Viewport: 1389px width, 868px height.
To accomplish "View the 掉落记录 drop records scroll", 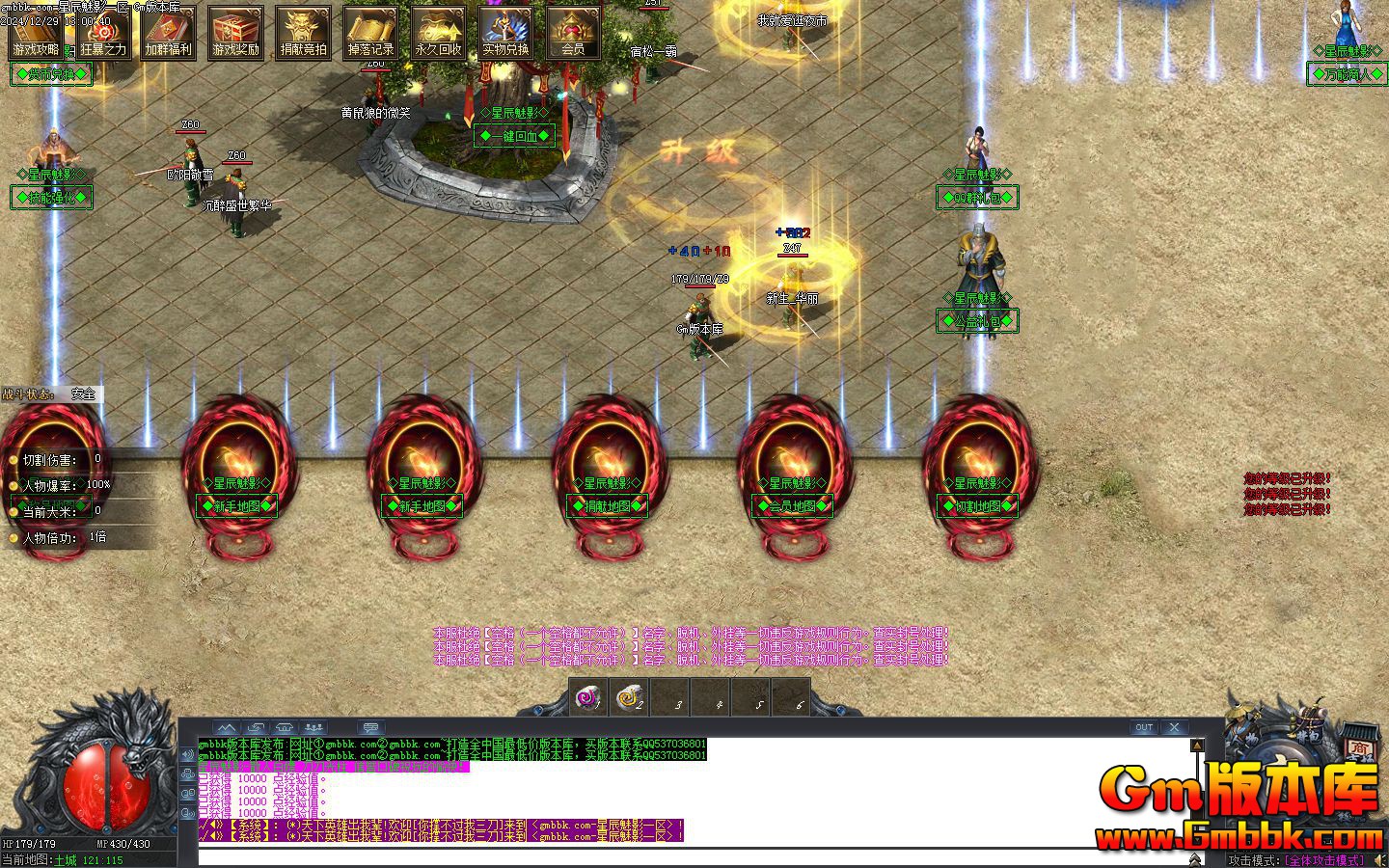I will 371,33.
